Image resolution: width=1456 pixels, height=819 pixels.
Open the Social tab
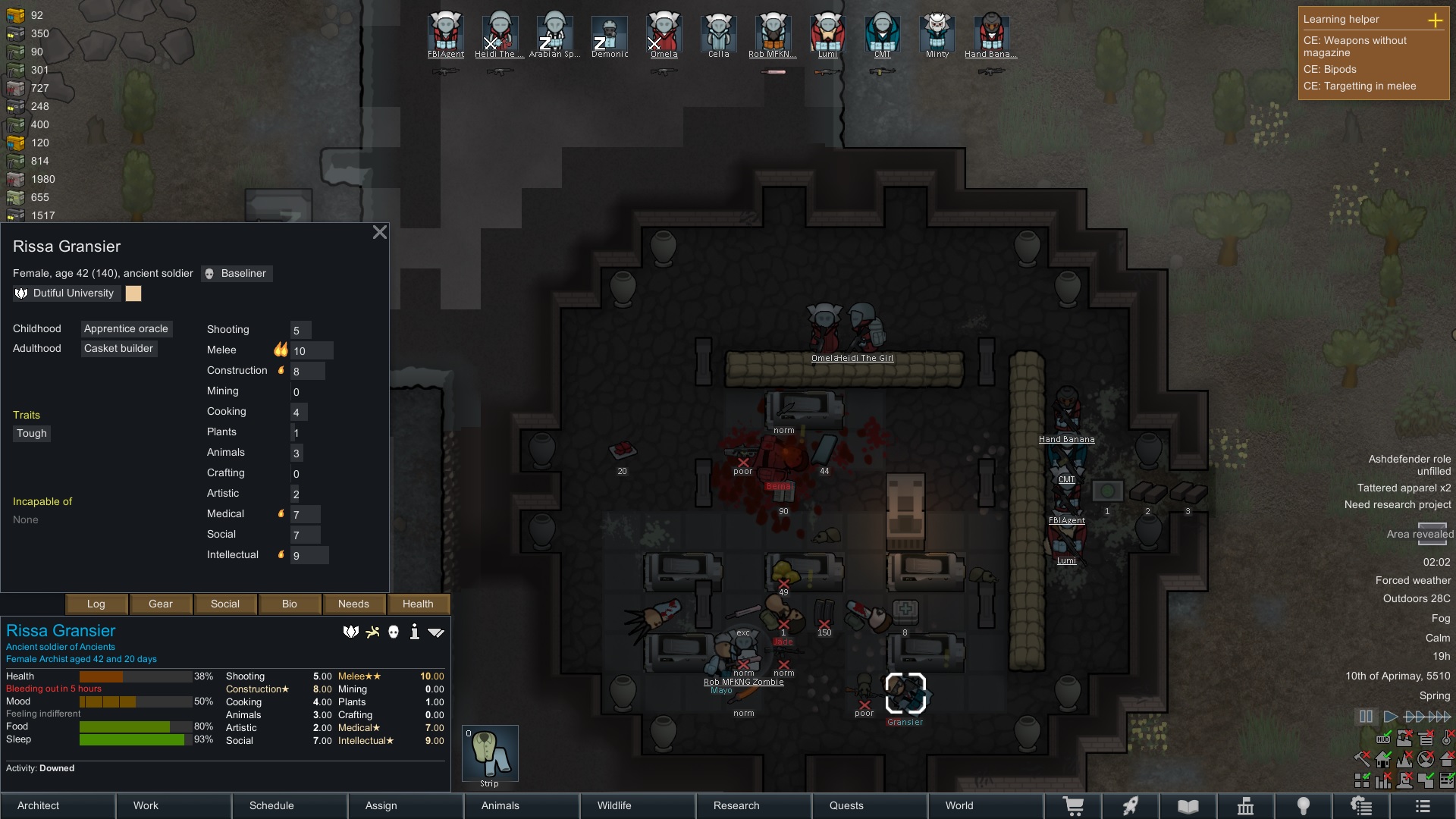pyautogui.click(x=225, y=604)
